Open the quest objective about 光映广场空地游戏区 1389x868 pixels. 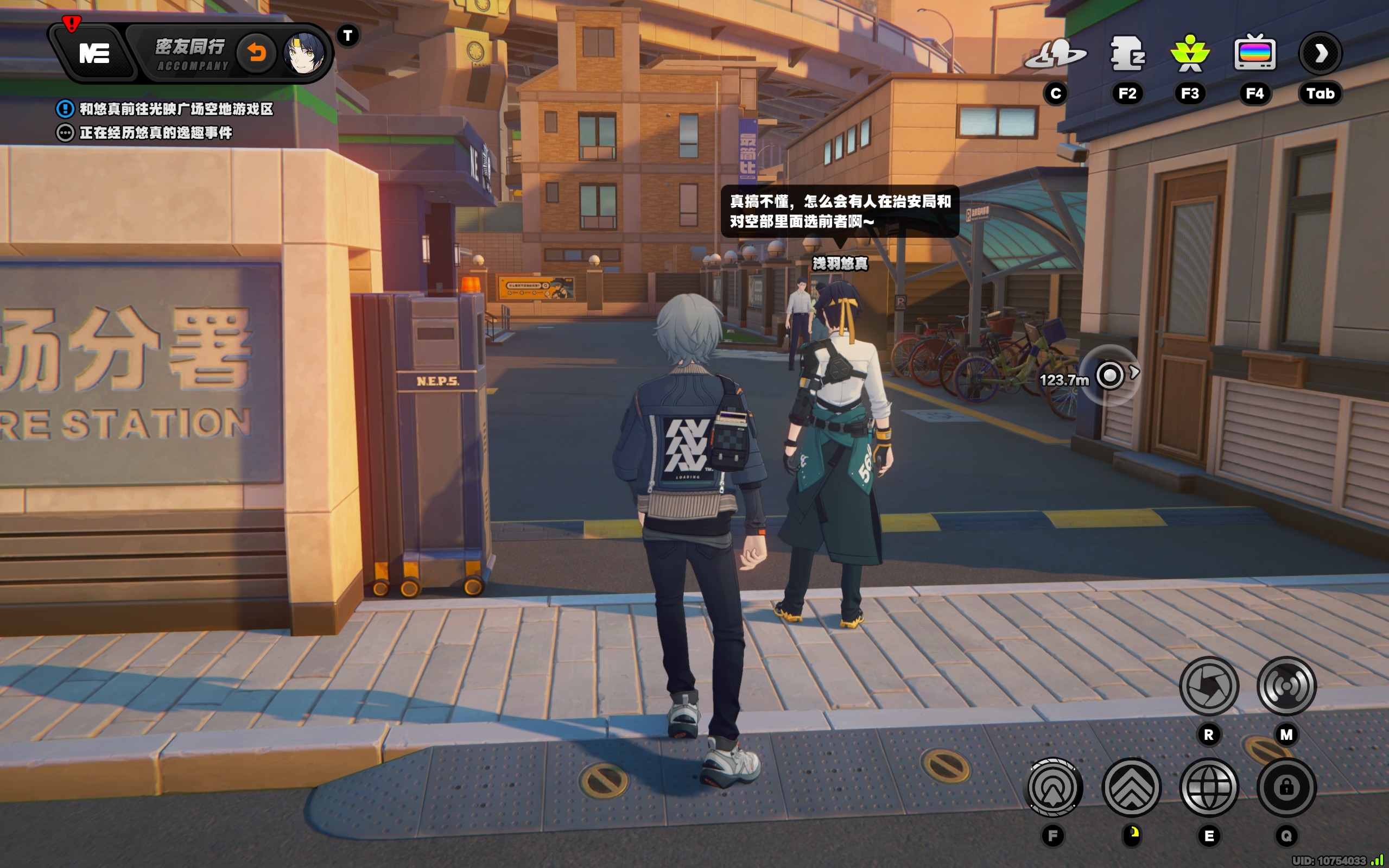(x=175, y=109)
